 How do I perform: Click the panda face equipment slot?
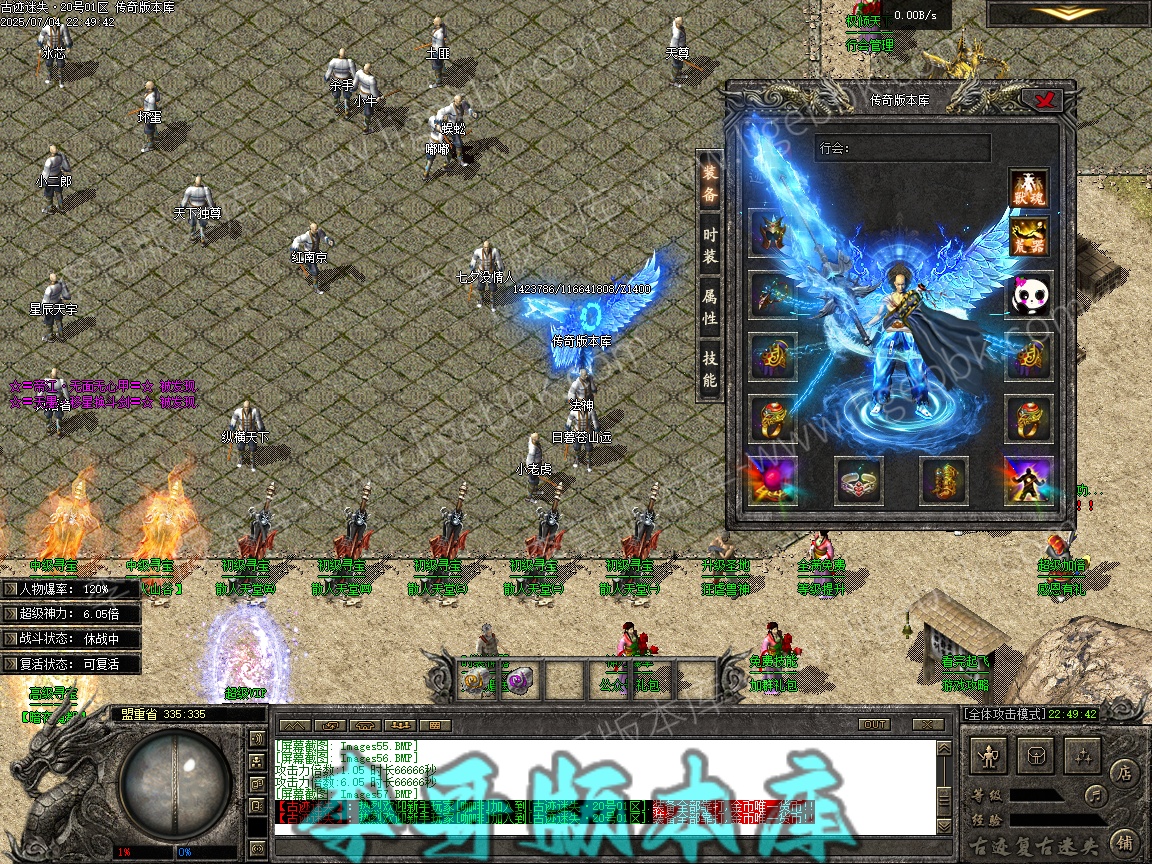coord(1029,296)
